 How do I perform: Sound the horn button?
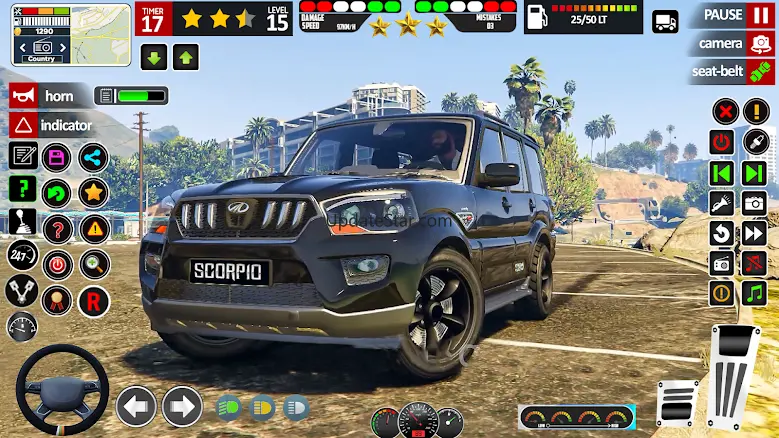[x=50, y=96]
